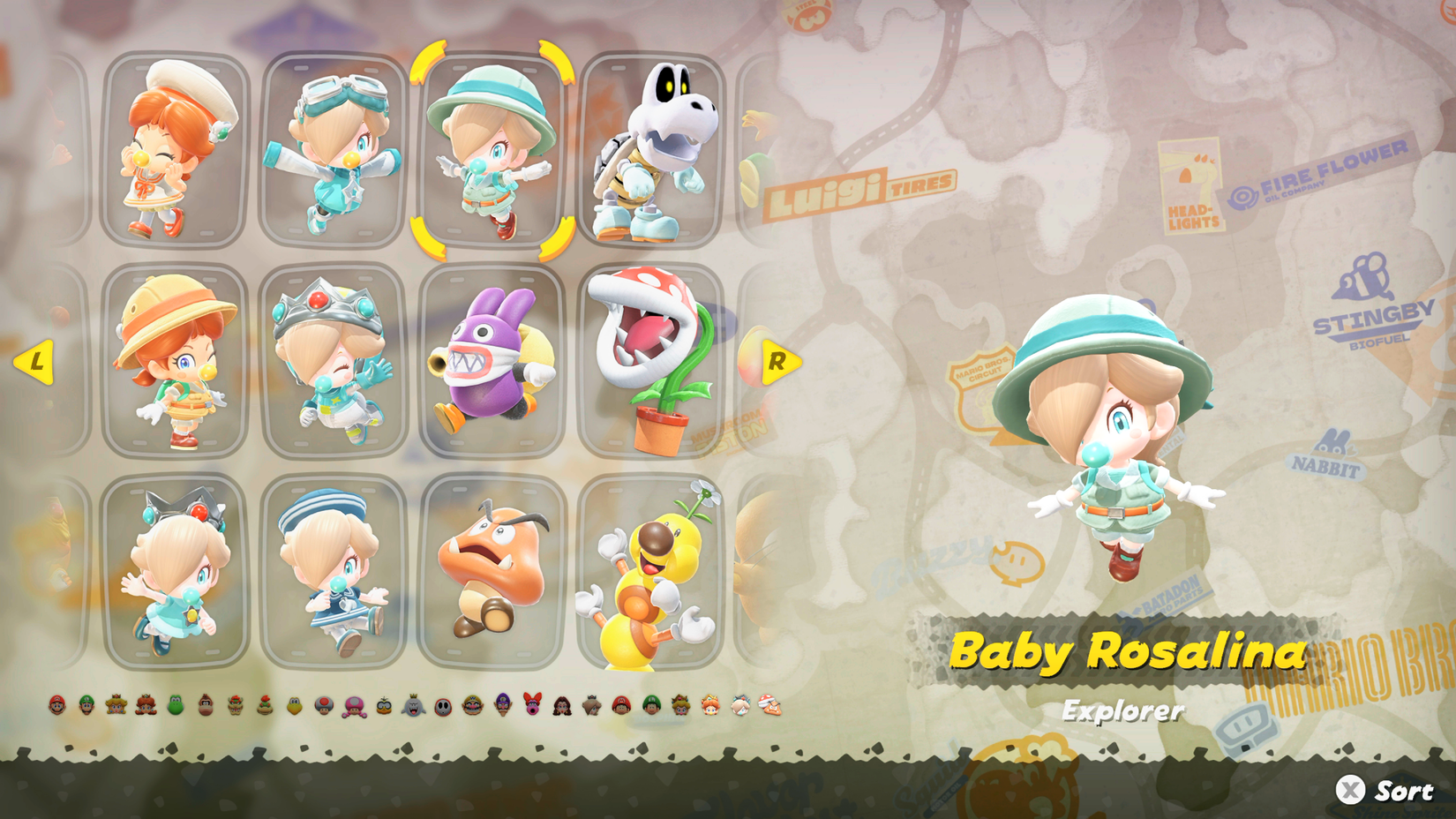Select the Donkey Kong head icon
The image size is (1456, 819).
(206, 706)
